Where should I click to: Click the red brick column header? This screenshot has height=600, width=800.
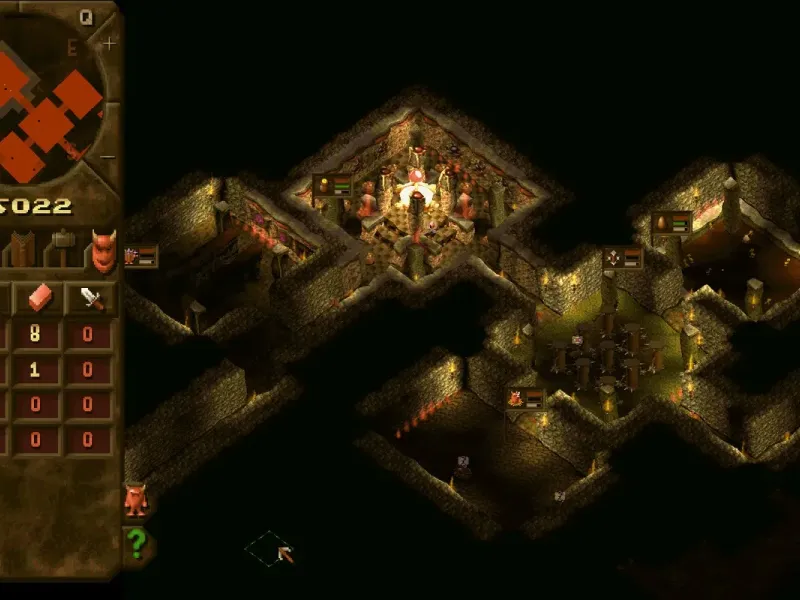click(x=42, y=298)
